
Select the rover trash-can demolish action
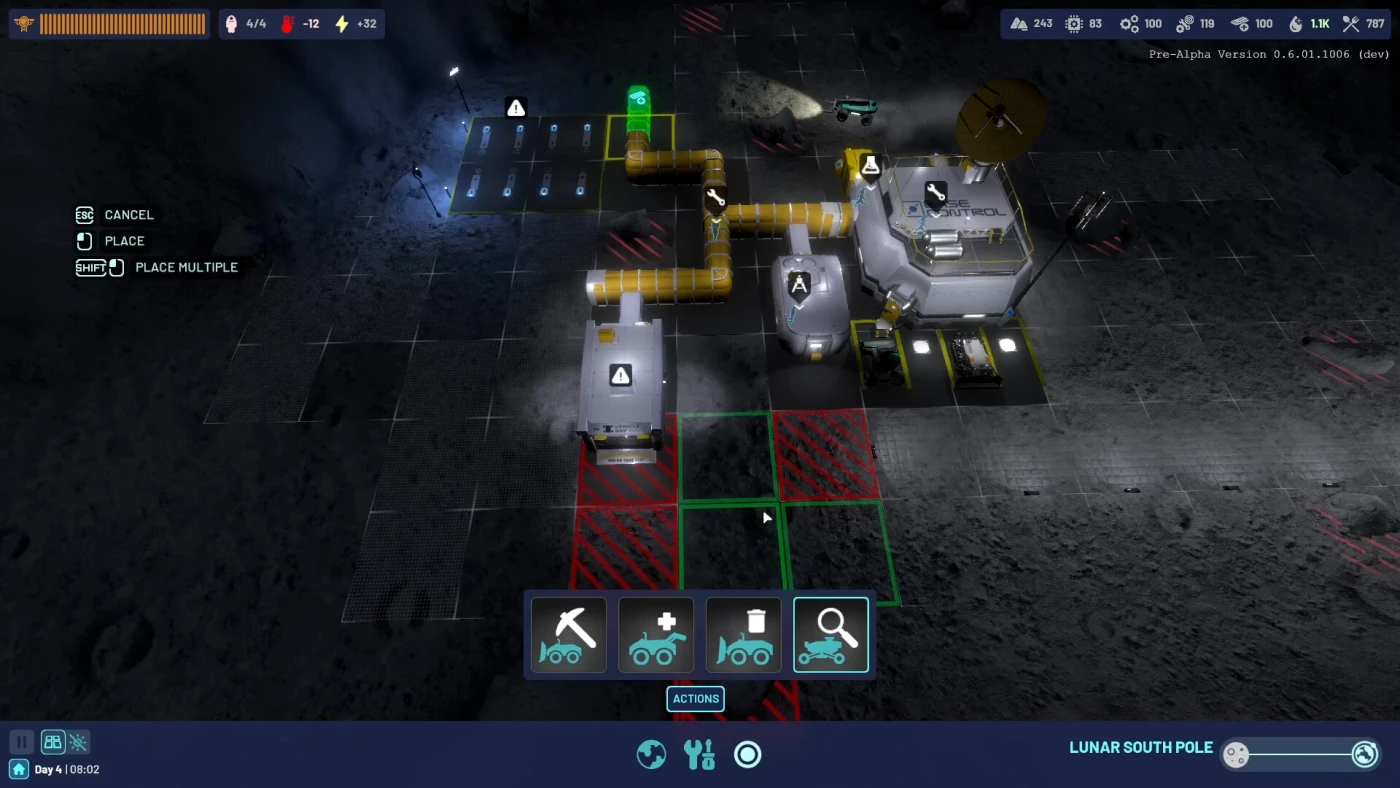point(743,635)
